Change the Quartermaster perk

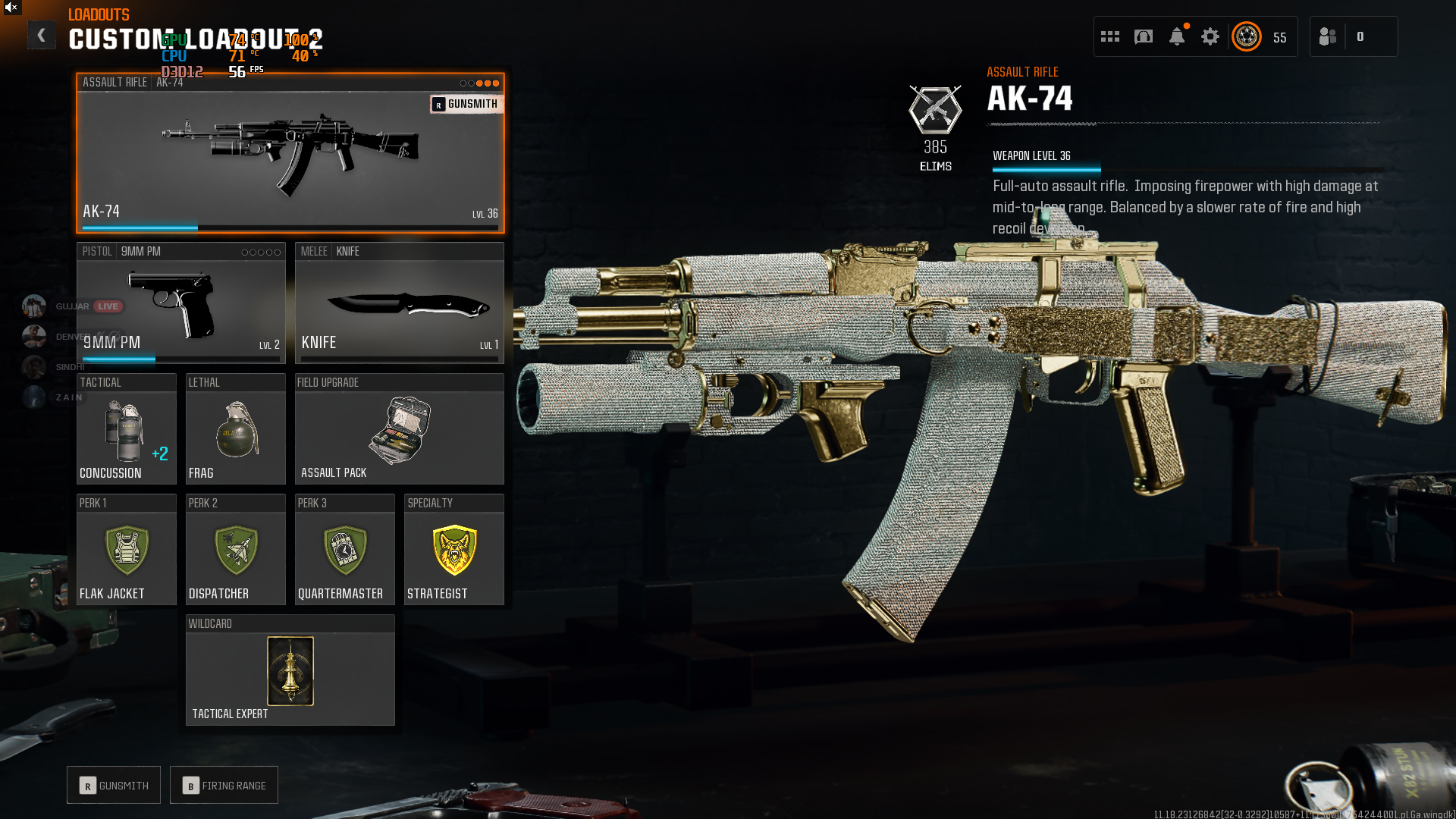344,550
